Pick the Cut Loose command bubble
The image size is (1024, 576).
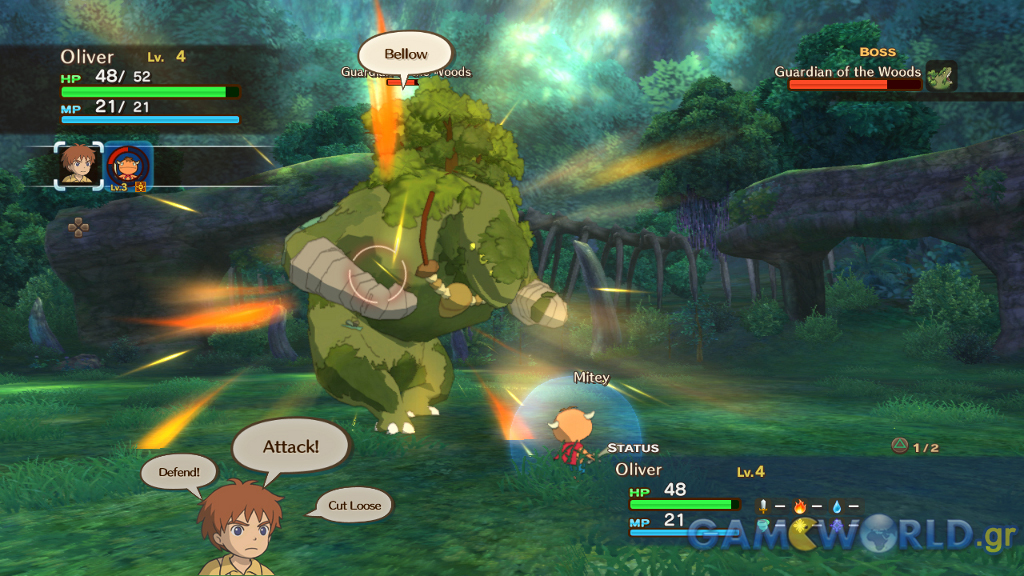354,505
